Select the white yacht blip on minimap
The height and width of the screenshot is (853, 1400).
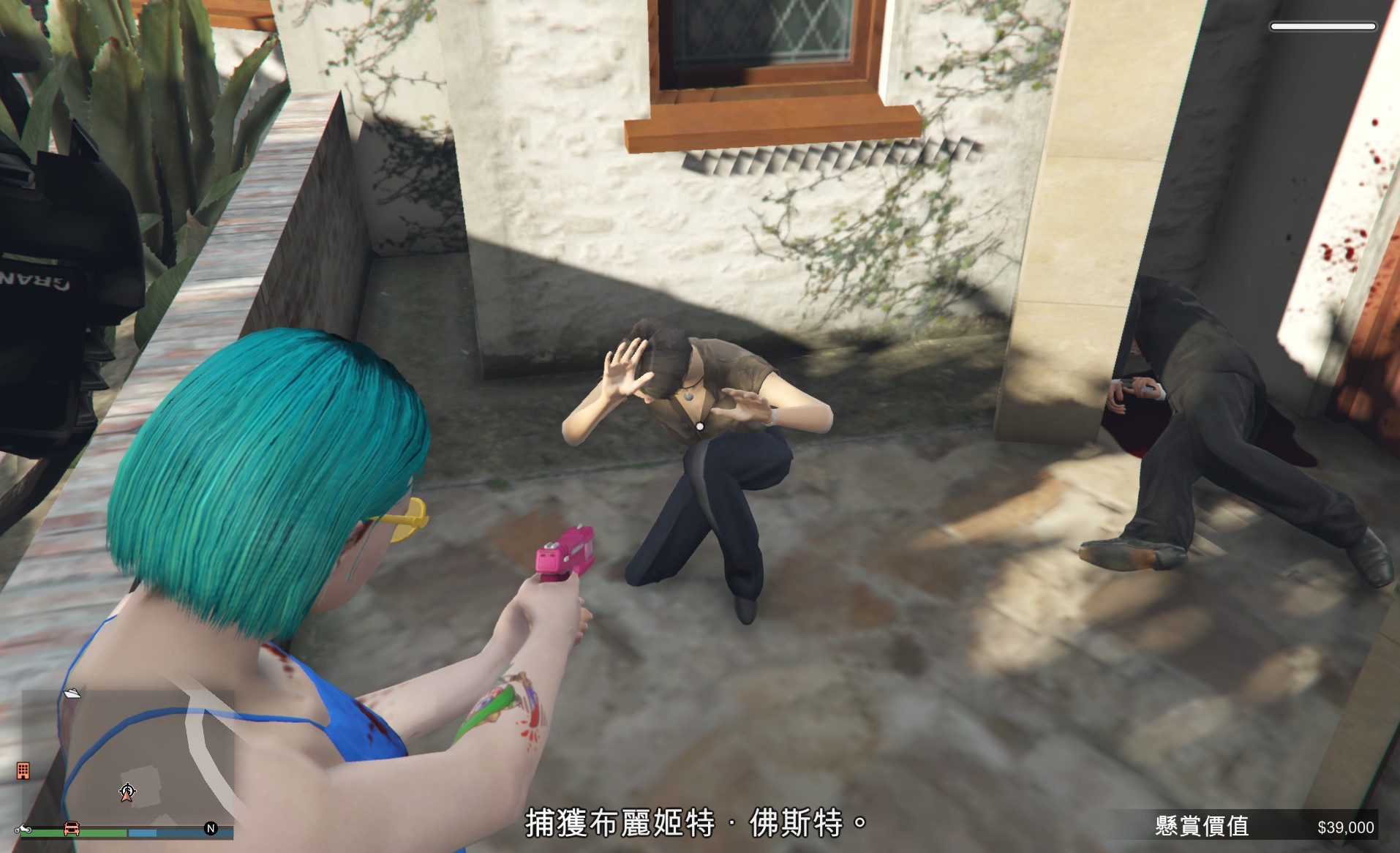tap(72, 692)
